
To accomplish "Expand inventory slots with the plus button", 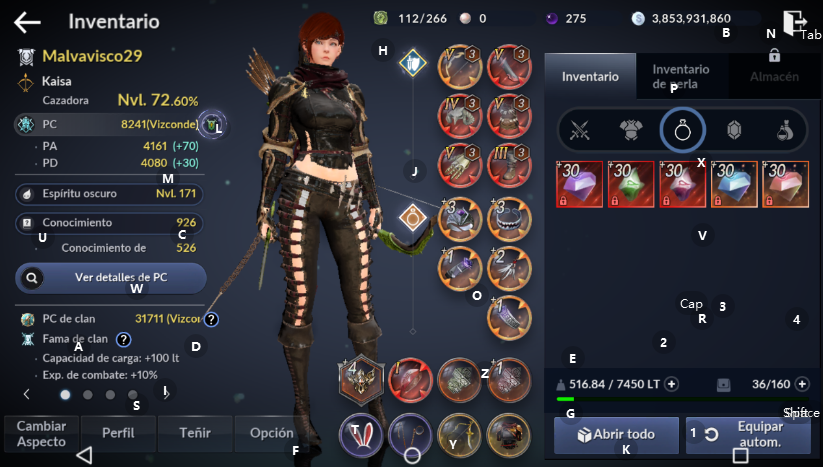I will tap(801, 384).
